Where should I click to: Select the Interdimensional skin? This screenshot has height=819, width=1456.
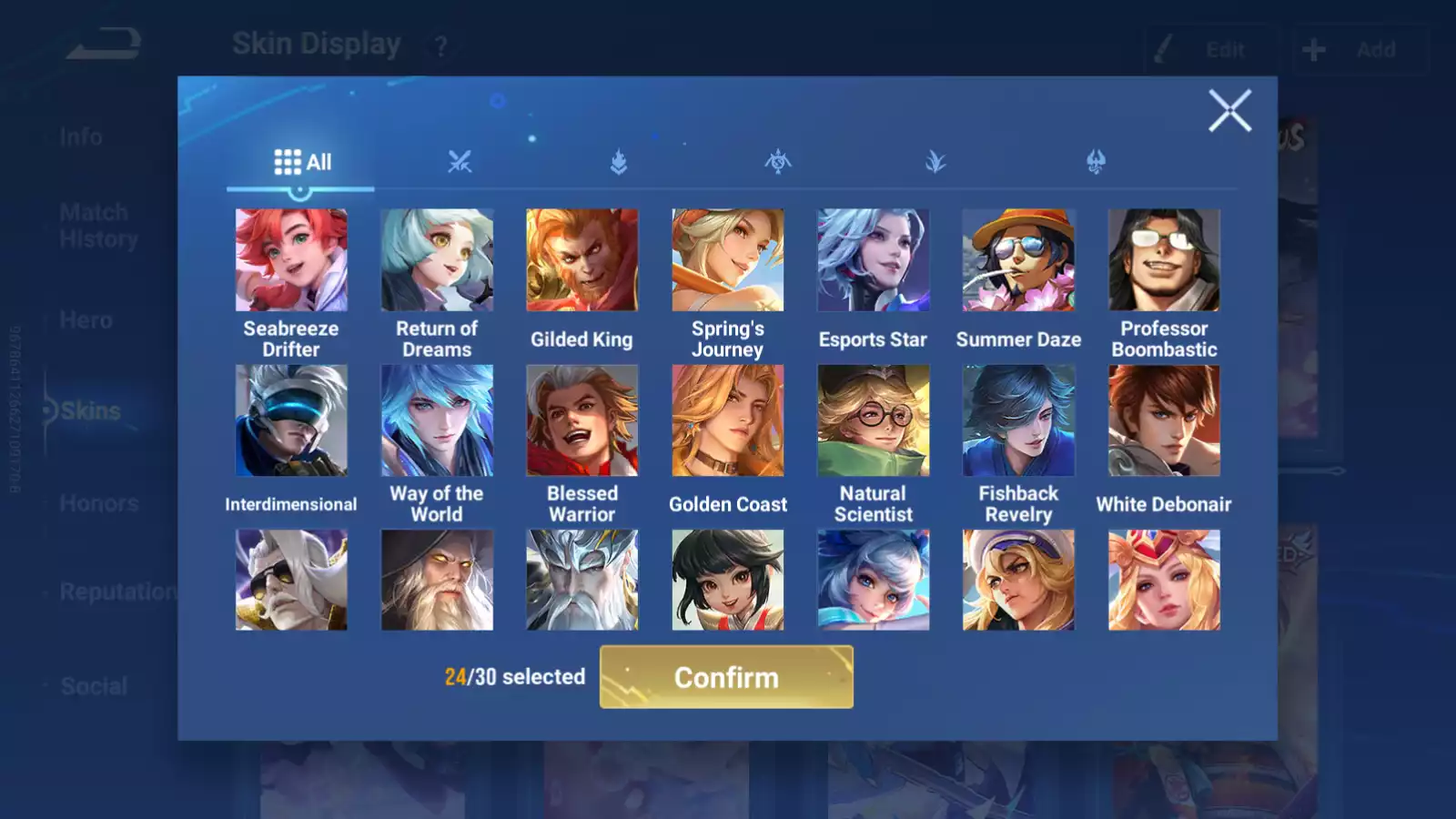(291, 420)
